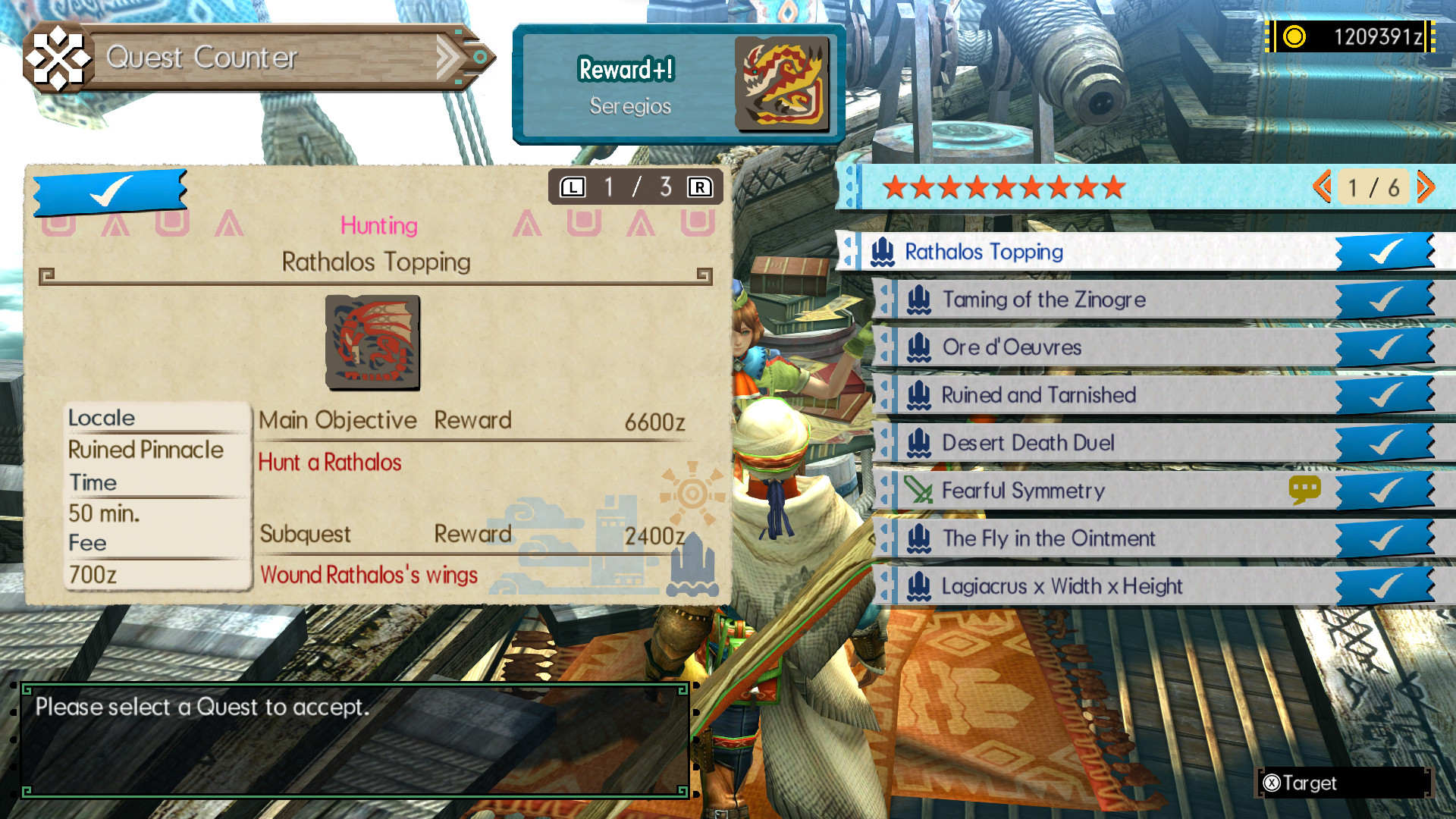Select The Fly in the Ointment quest

[1048, 538]
